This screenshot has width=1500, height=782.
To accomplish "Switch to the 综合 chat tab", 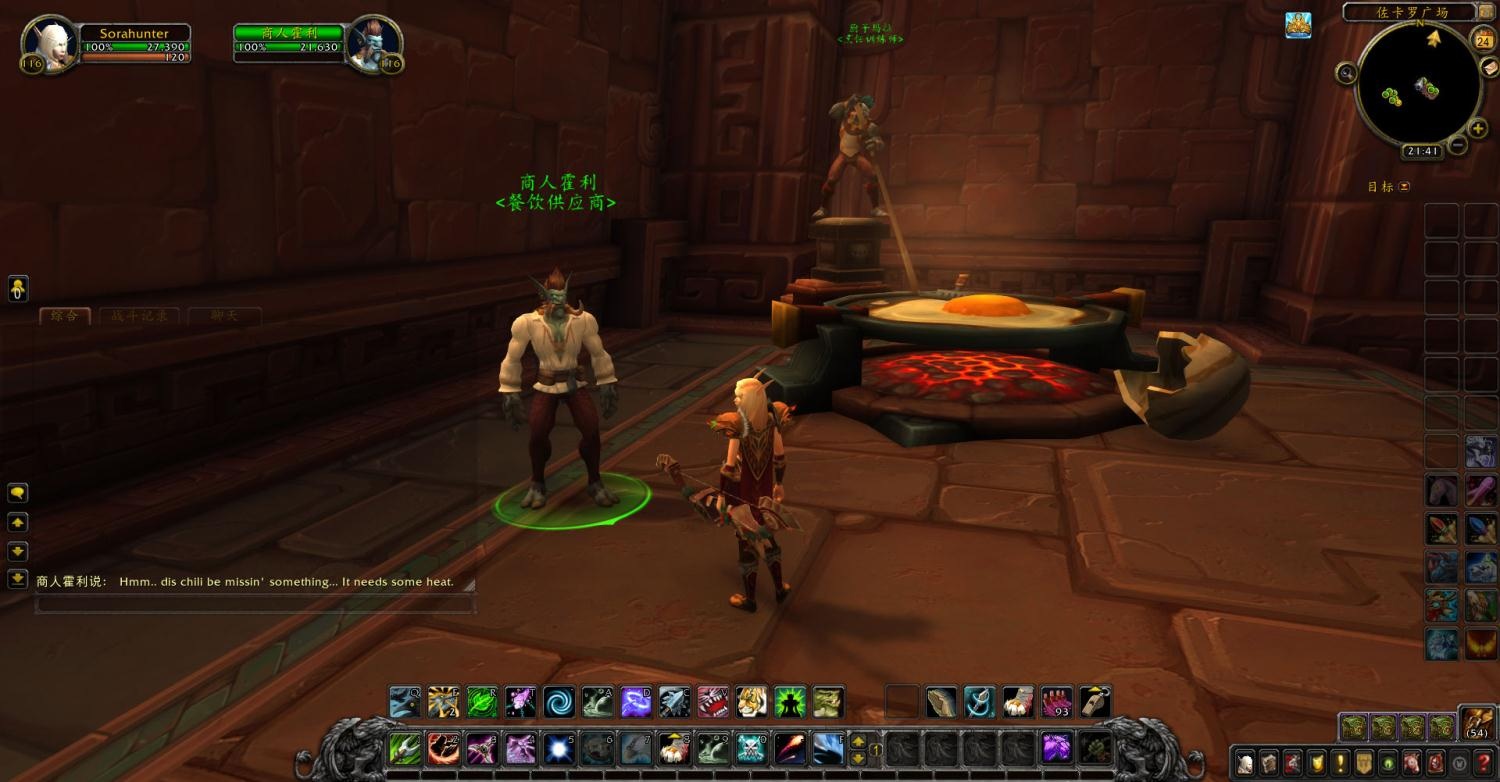I will [x=65, y=316].
